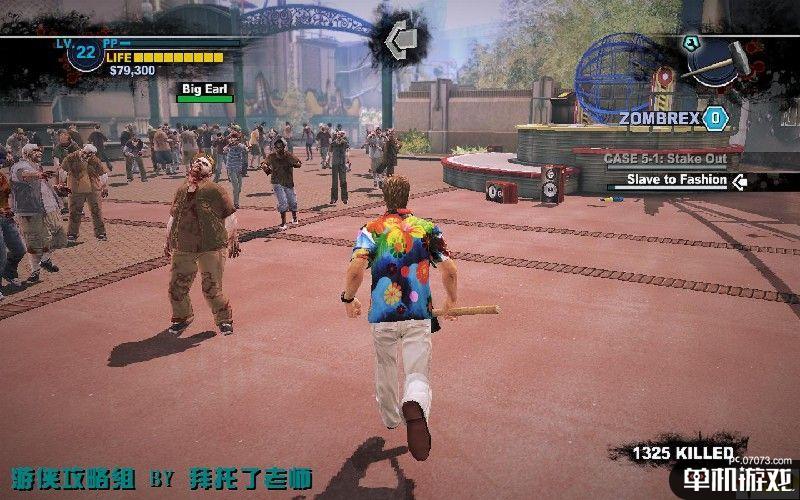This screenshot has height=500, width=800.
Task: Select the Slave to Fashion mission entry
Action: [x=676, y=181]
